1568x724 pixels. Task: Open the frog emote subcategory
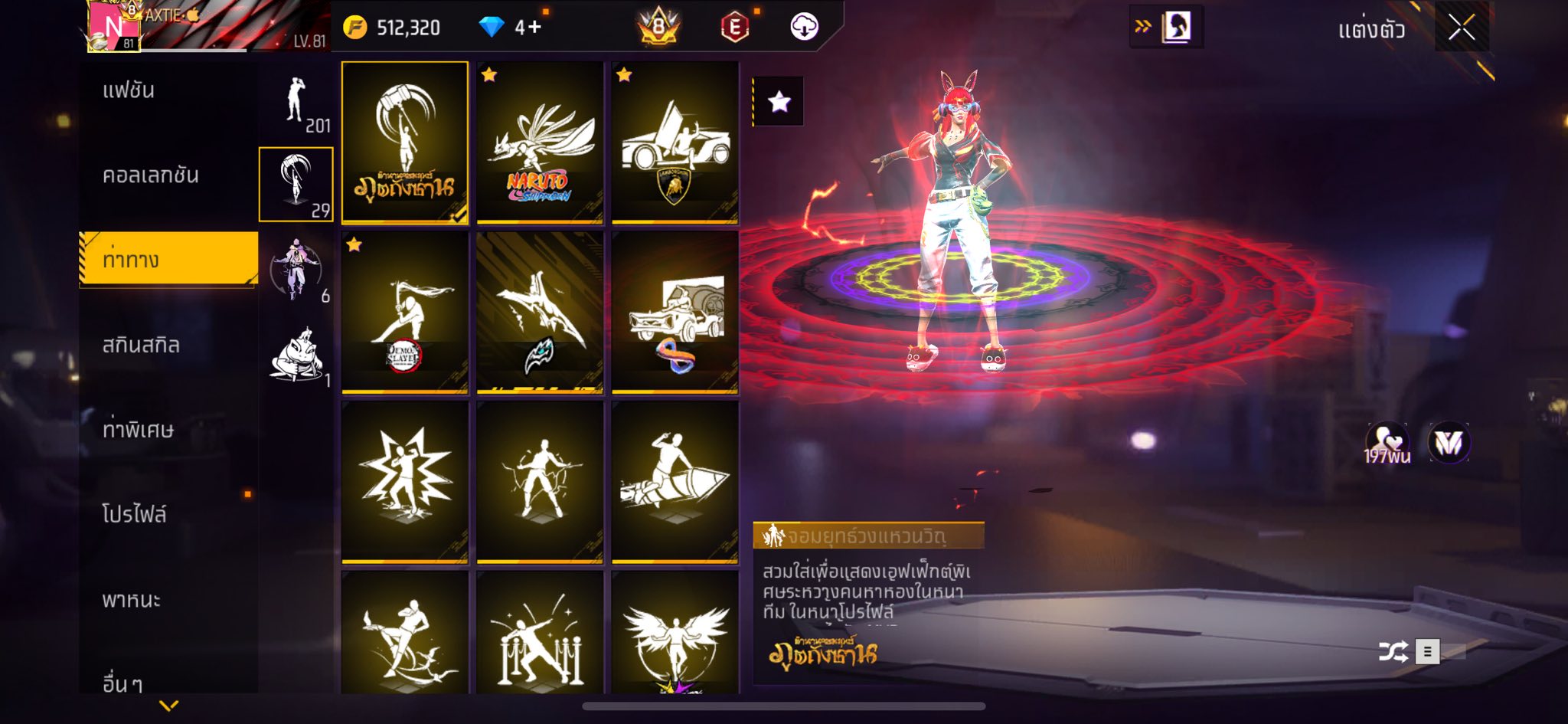click(296, 355)
